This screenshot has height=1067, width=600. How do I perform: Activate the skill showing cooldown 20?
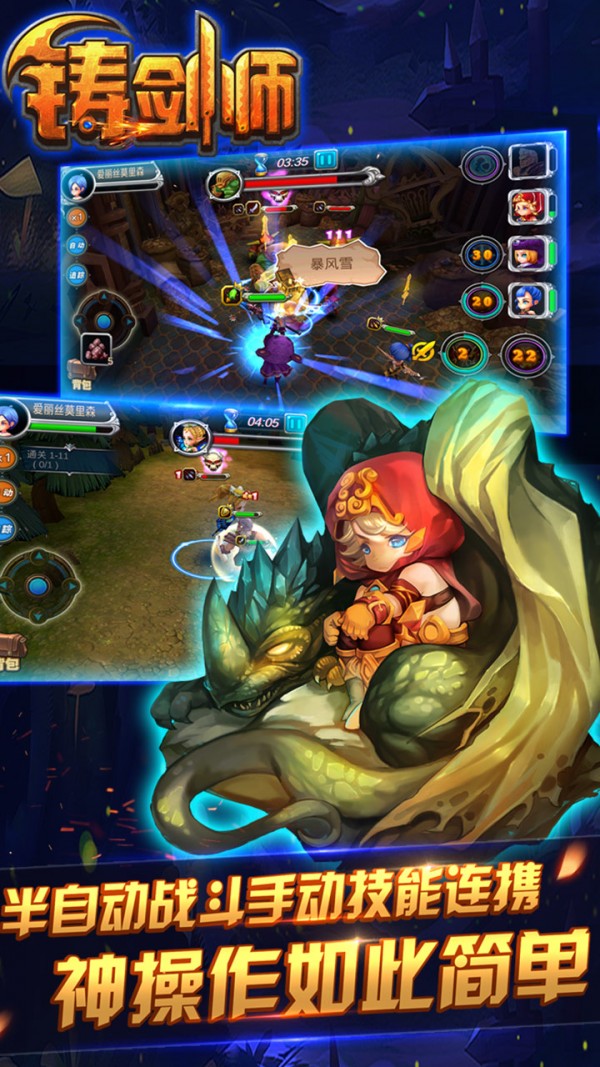click(x=482, y=298)
